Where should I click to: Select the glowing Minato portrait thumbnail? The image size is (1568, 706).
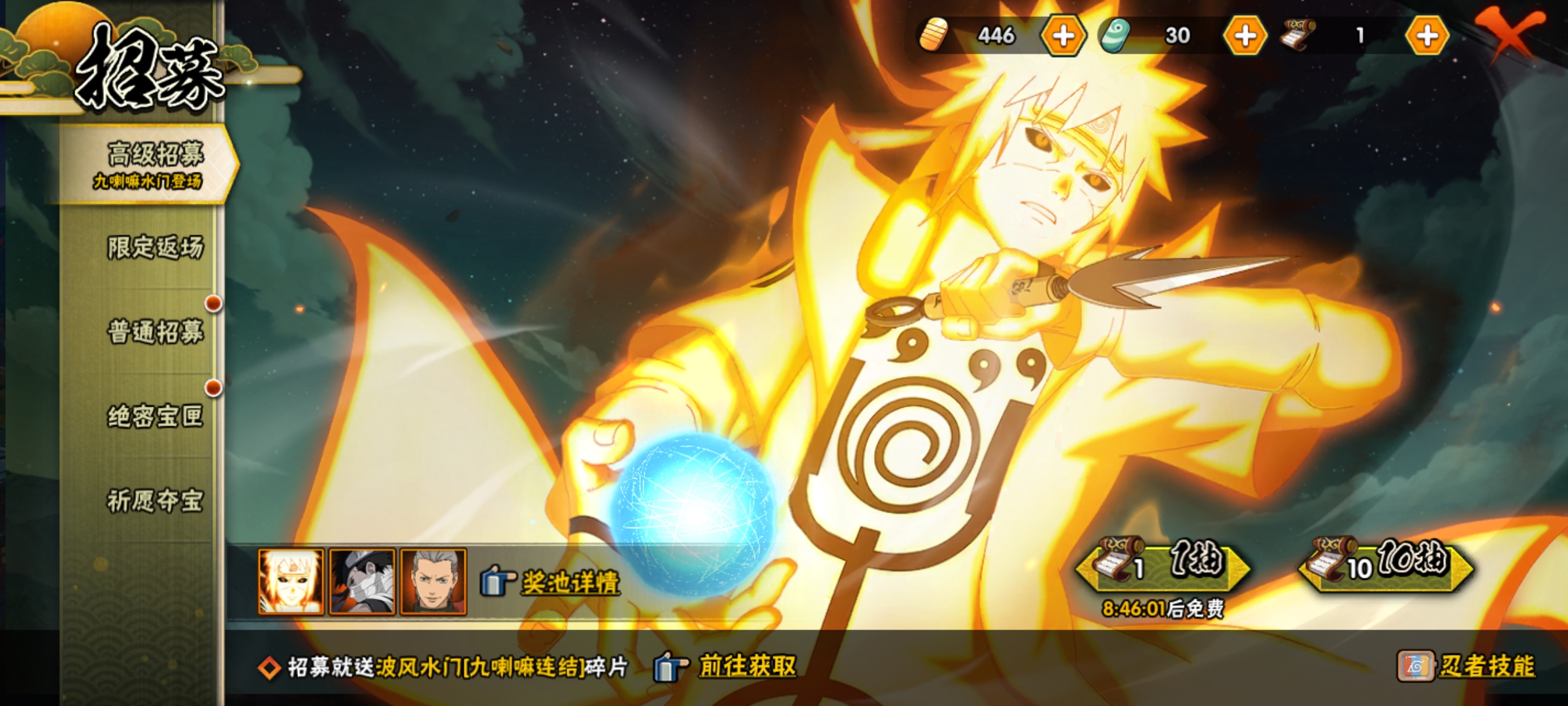click(x=291, y=582)
